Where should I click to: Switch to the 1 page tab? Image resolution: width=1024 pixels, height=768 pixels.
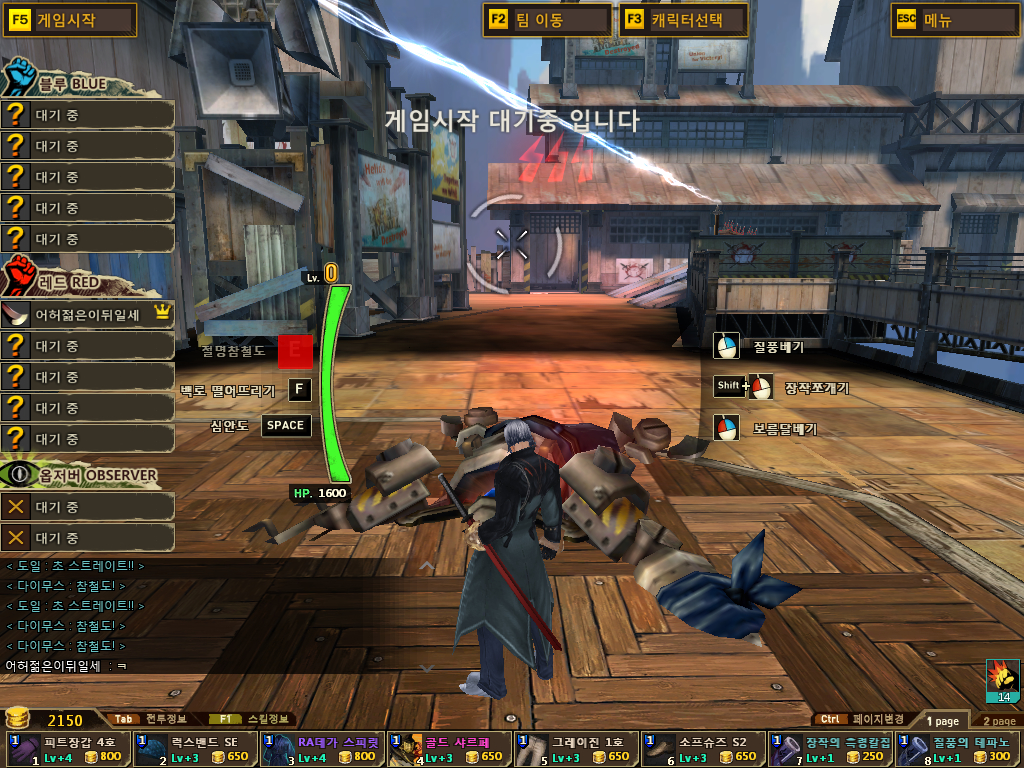pos(941,720)
